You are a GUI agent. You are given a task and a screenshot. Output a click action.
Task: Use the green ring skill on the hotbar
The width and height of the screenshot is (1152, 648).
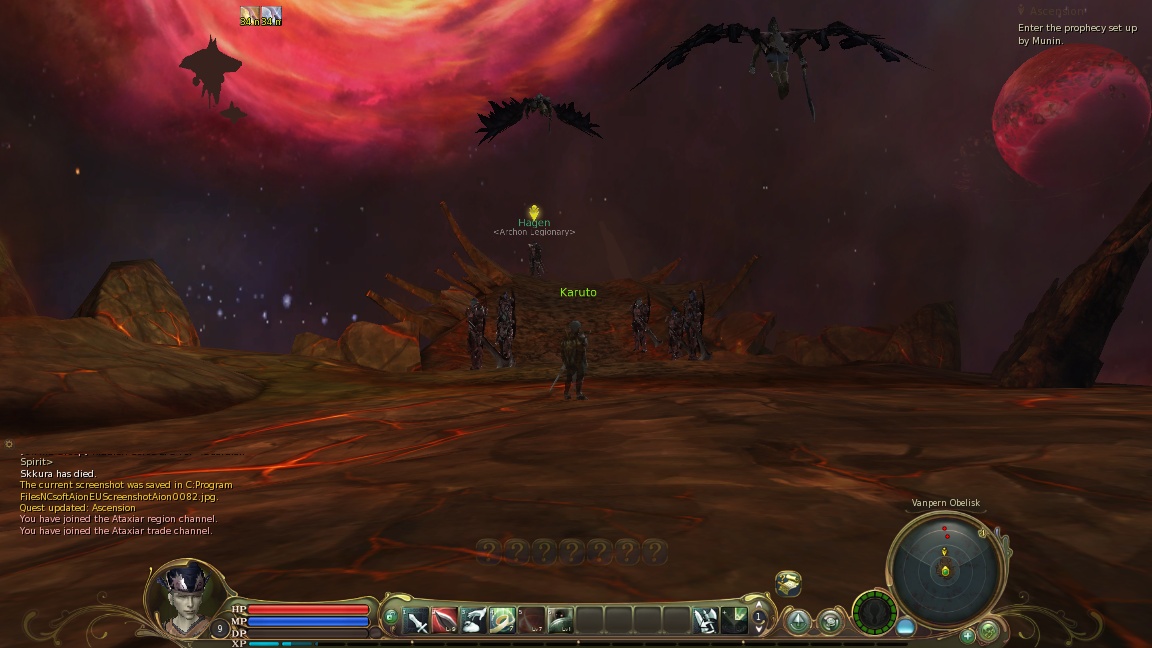pos(503,620)
